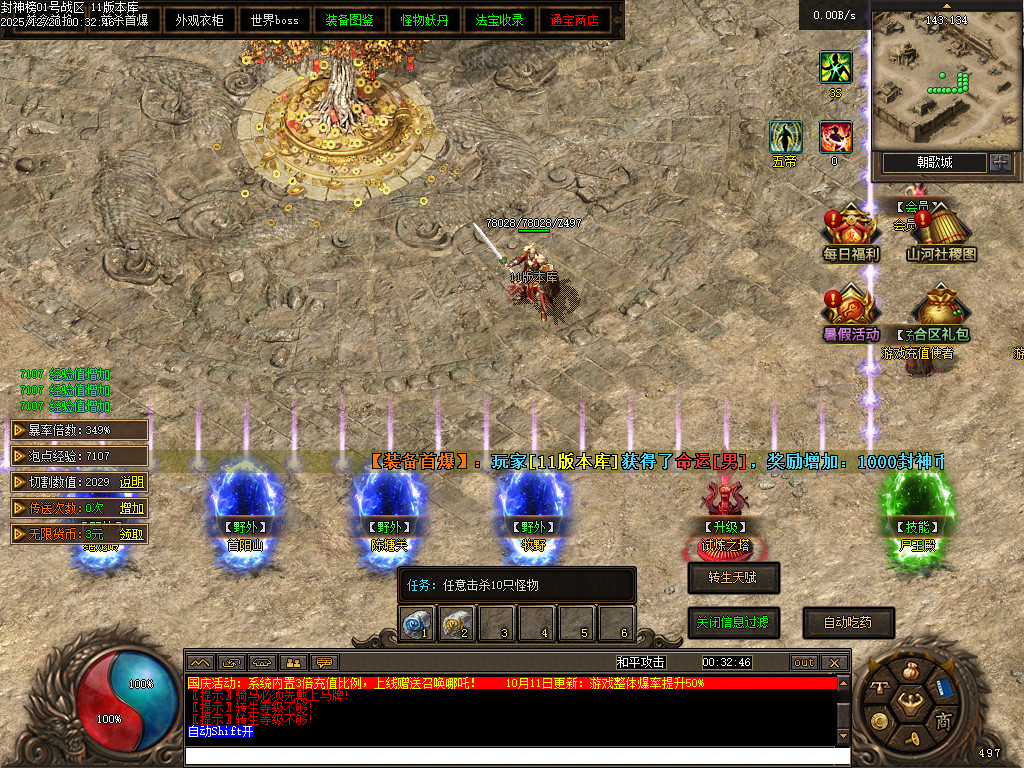Screen dimensions: 1024x768
Task: Click the minimap of 朝歌城
Action: point(943,77)
